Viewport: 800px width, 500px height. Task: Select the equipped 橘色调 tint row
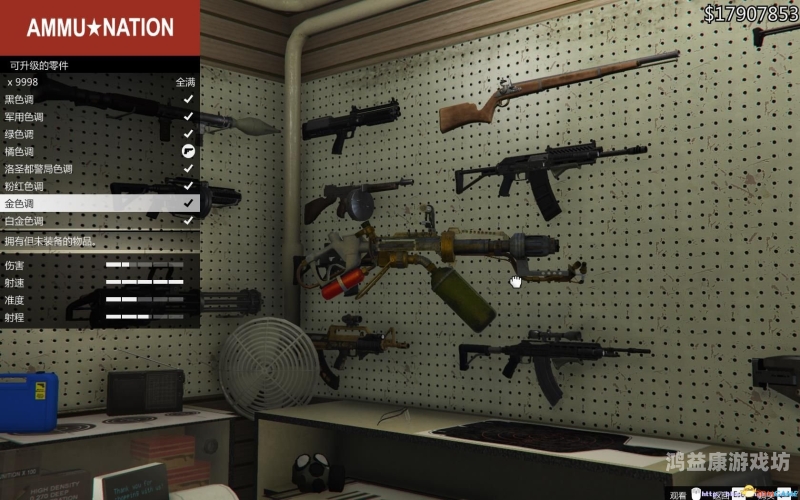pos(100,151)
